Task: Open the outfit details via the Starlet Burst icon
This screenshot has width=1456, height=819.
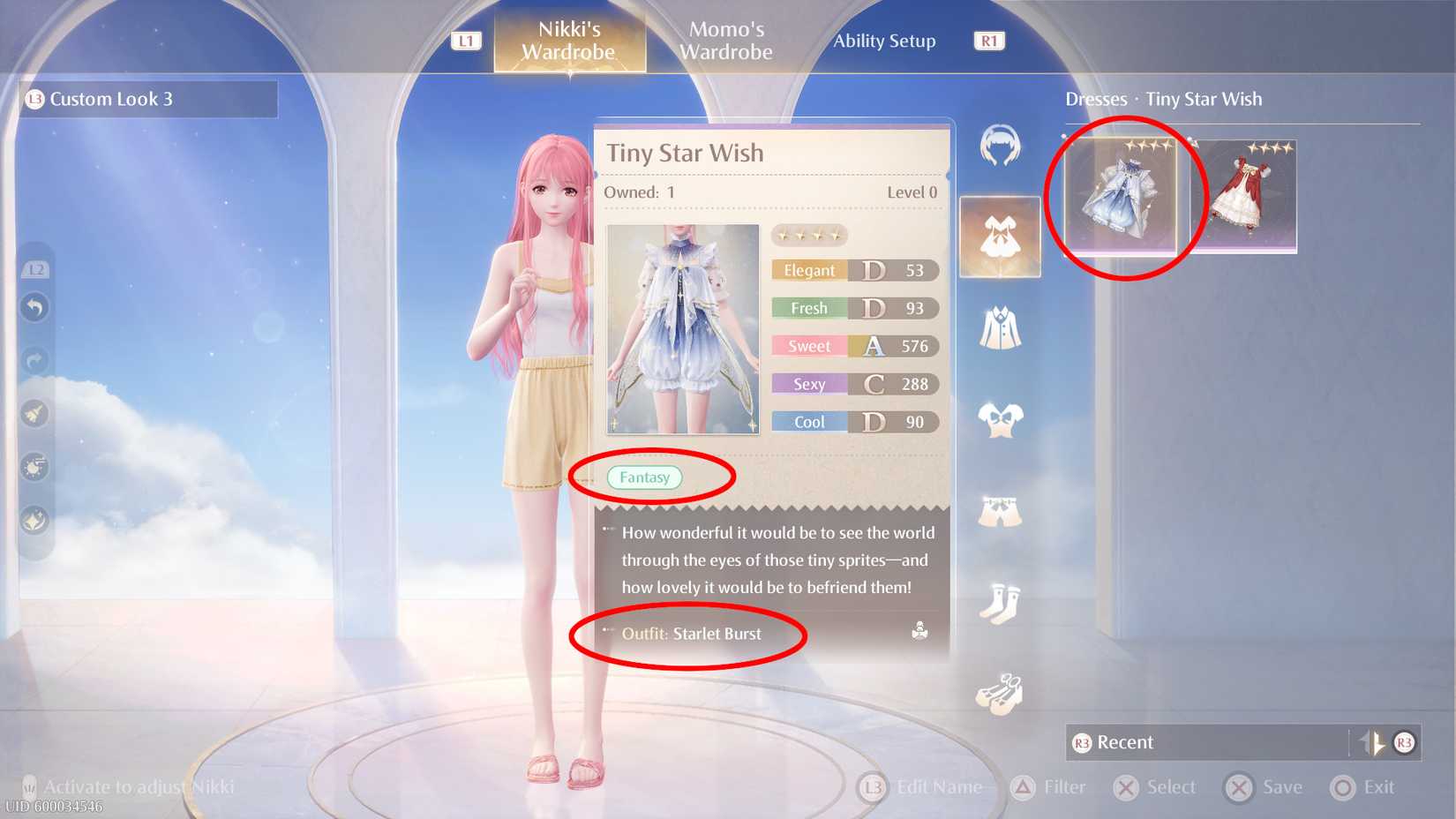Action: tap(918, 631)
